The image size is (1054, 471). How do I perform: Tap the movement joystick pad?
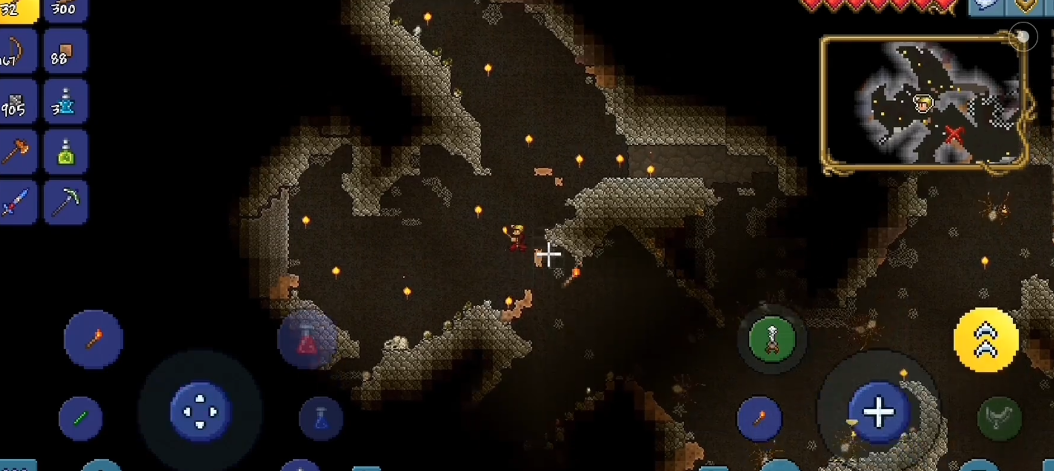200,411
